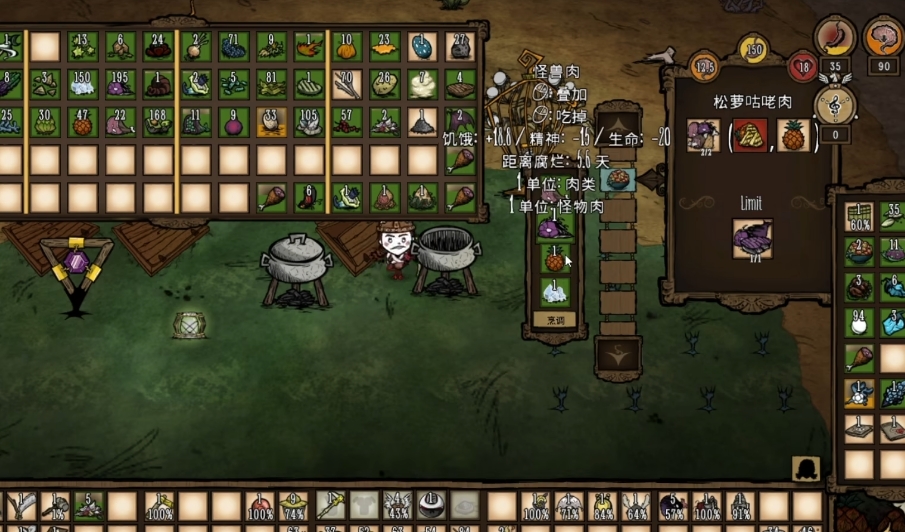Choose the blue spotted egg slot
Image resolution: width=905 pixels, height=532 pixels.
click(x=422, y=47)
